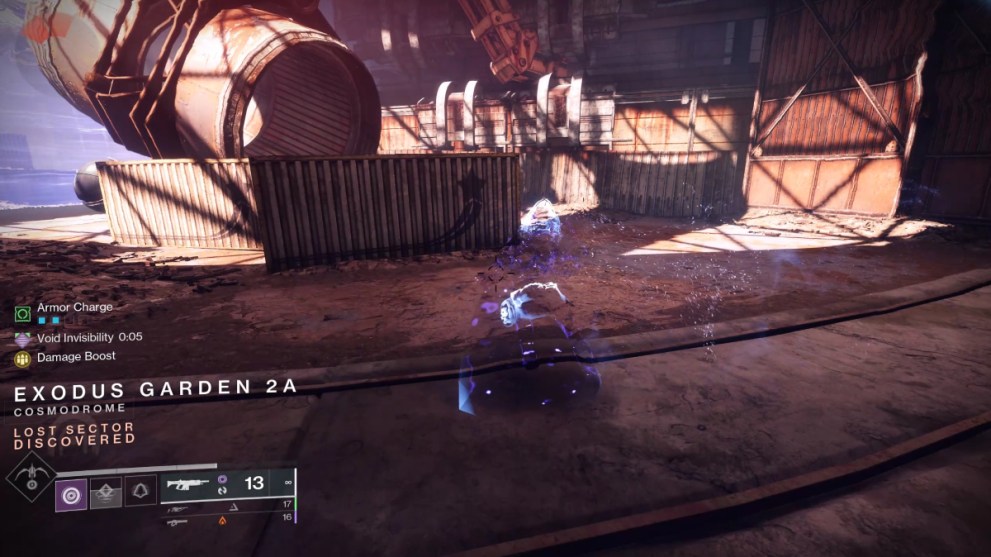Activate the class ability slot
The image size is (991, 557).
click(x=138, y=492)
